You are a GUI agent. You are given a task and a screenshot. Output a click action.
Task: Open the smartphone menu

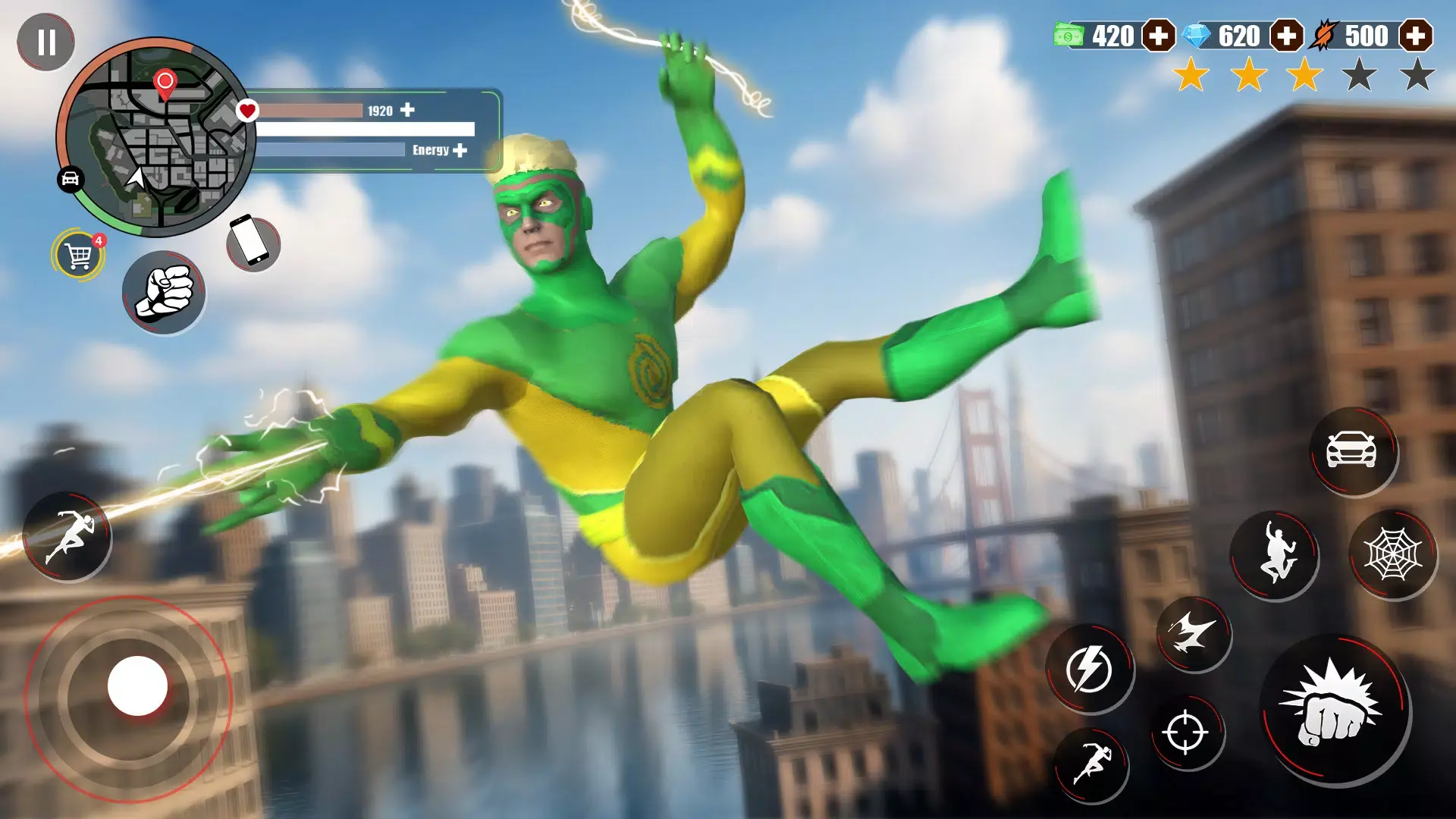click(x=253, y=243)
